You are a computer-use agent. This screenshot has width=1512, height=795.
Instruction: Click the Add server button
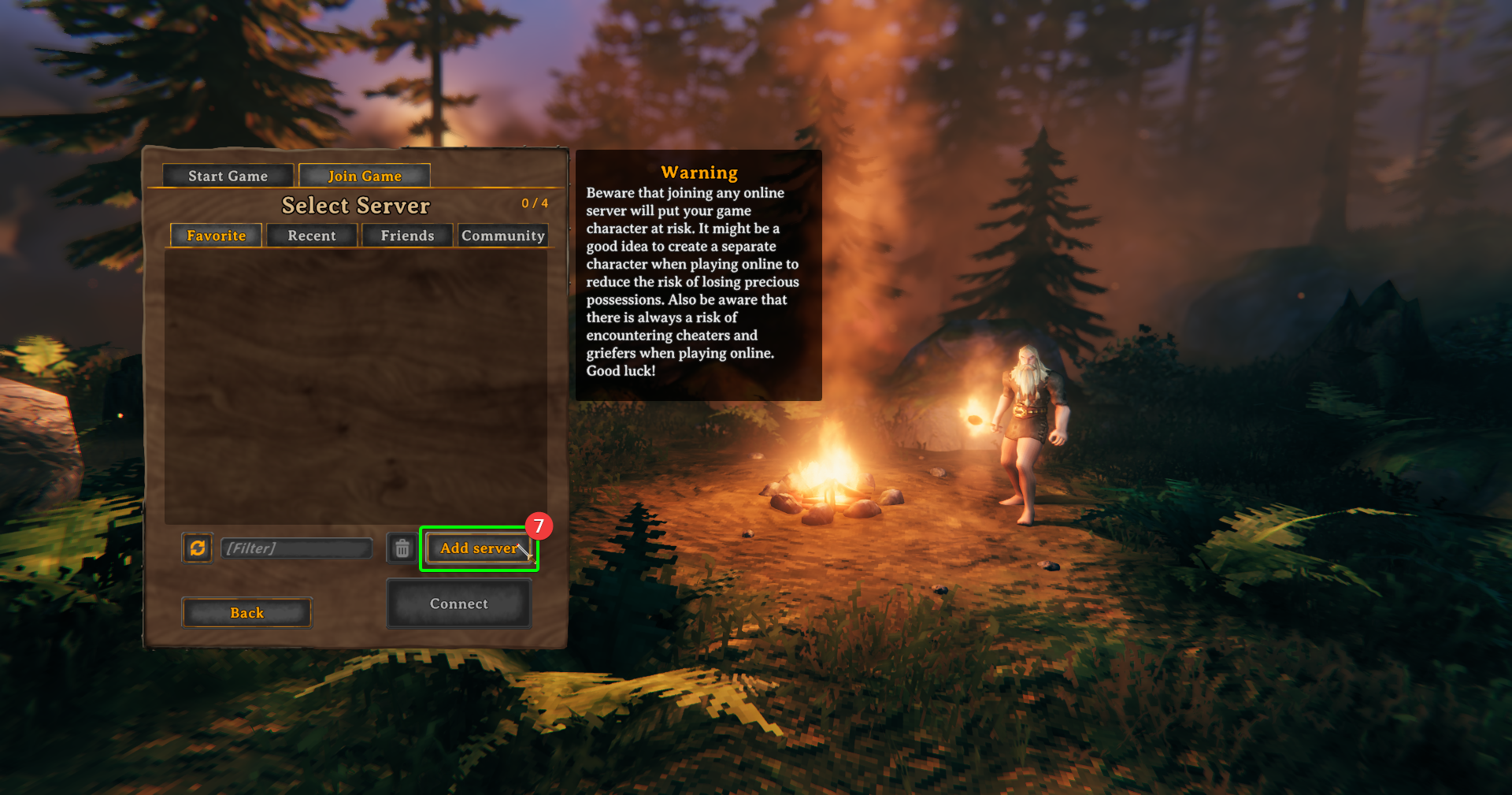478,548
